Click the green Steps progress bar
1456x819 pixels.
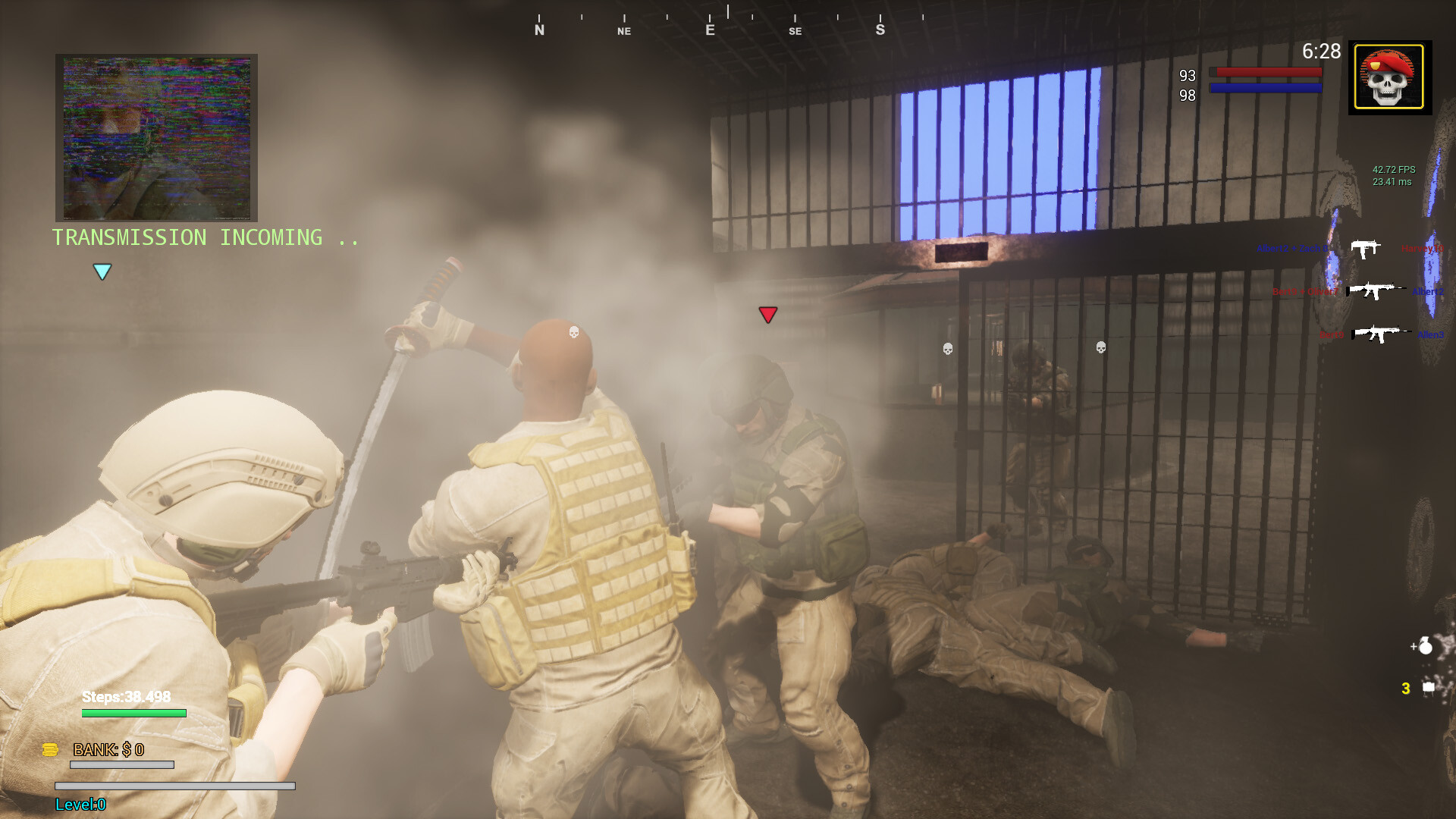(133, 714)
